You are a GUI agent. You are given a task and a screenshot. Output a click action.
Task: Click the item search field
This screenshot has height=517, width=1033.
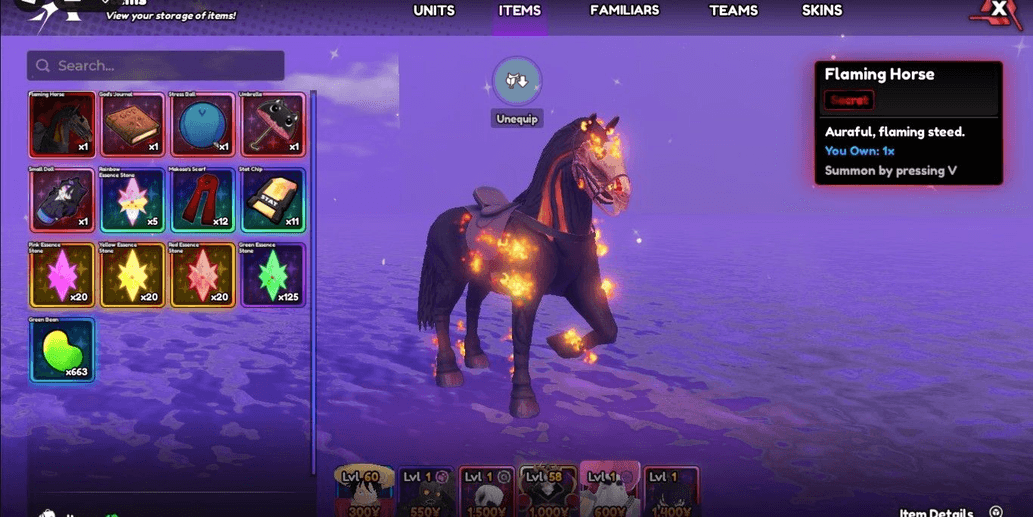coord(156,66)
